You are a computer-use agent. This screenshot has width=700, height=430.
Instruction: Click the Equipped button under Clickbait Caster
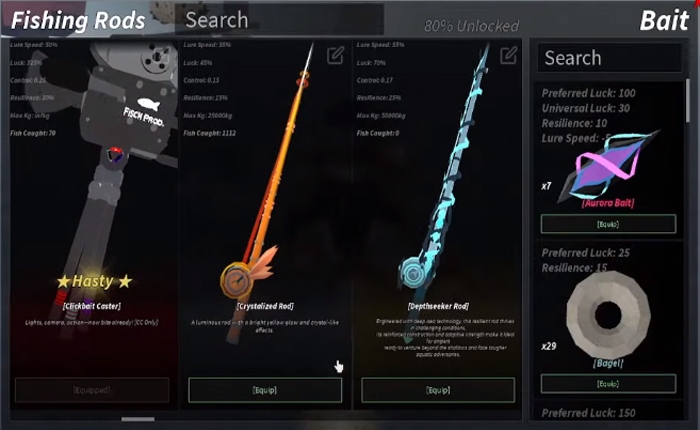click(92, 389)
